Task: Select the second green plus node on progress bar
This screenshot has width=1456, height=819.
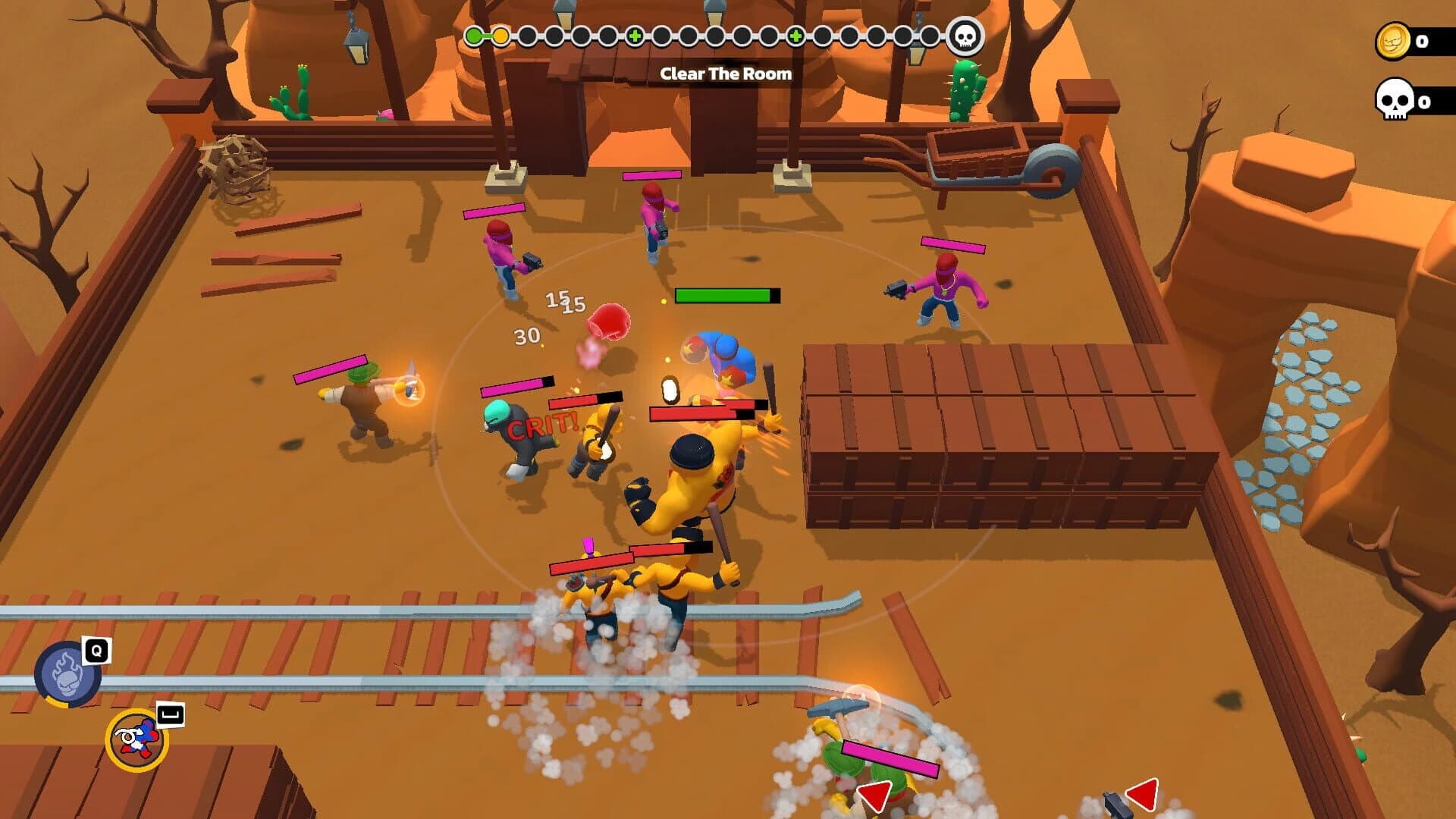Action: pyautogui.click(x=795, y=35)
